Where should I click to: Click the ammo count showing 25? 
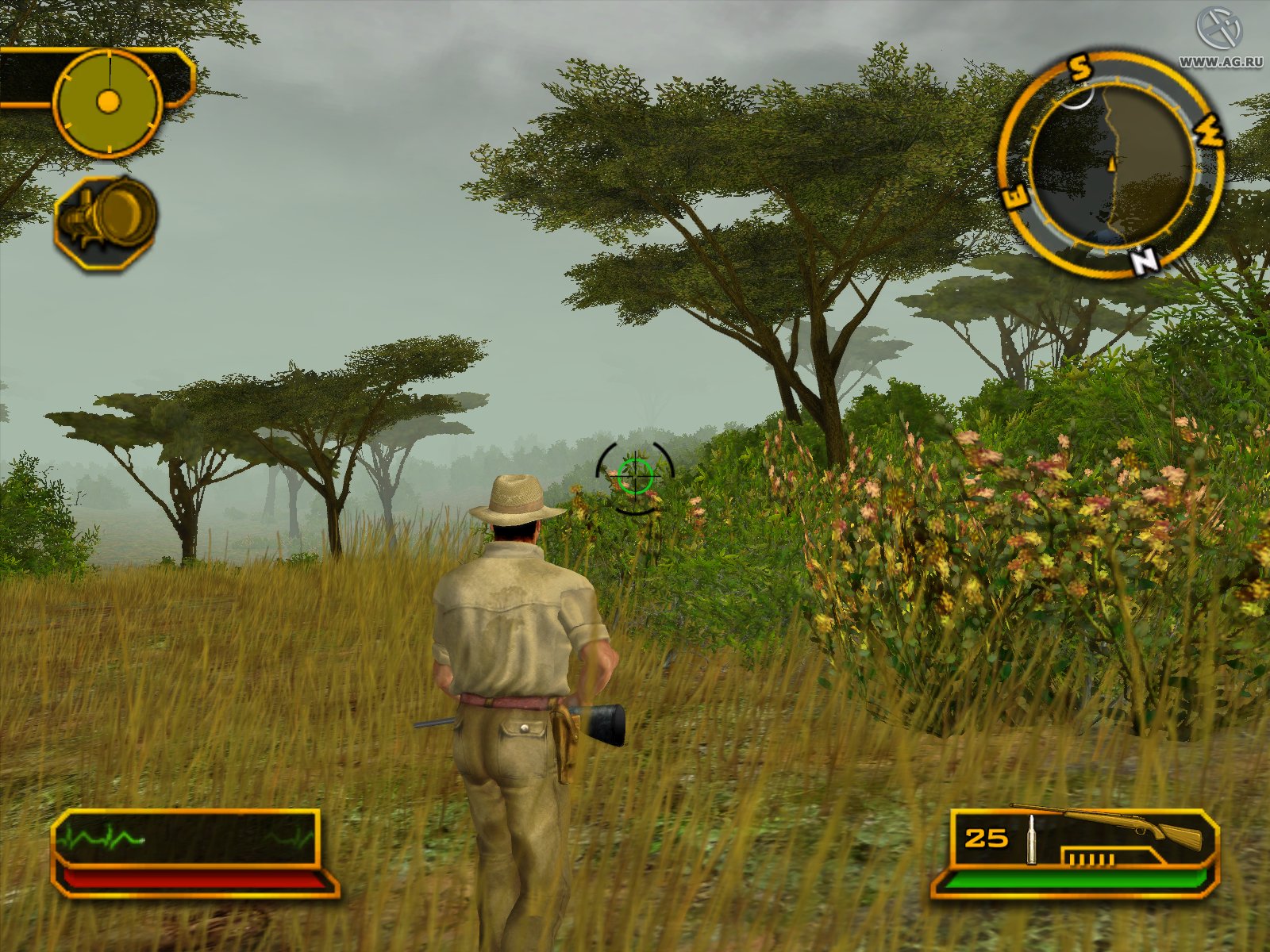[x=984, y=837]
